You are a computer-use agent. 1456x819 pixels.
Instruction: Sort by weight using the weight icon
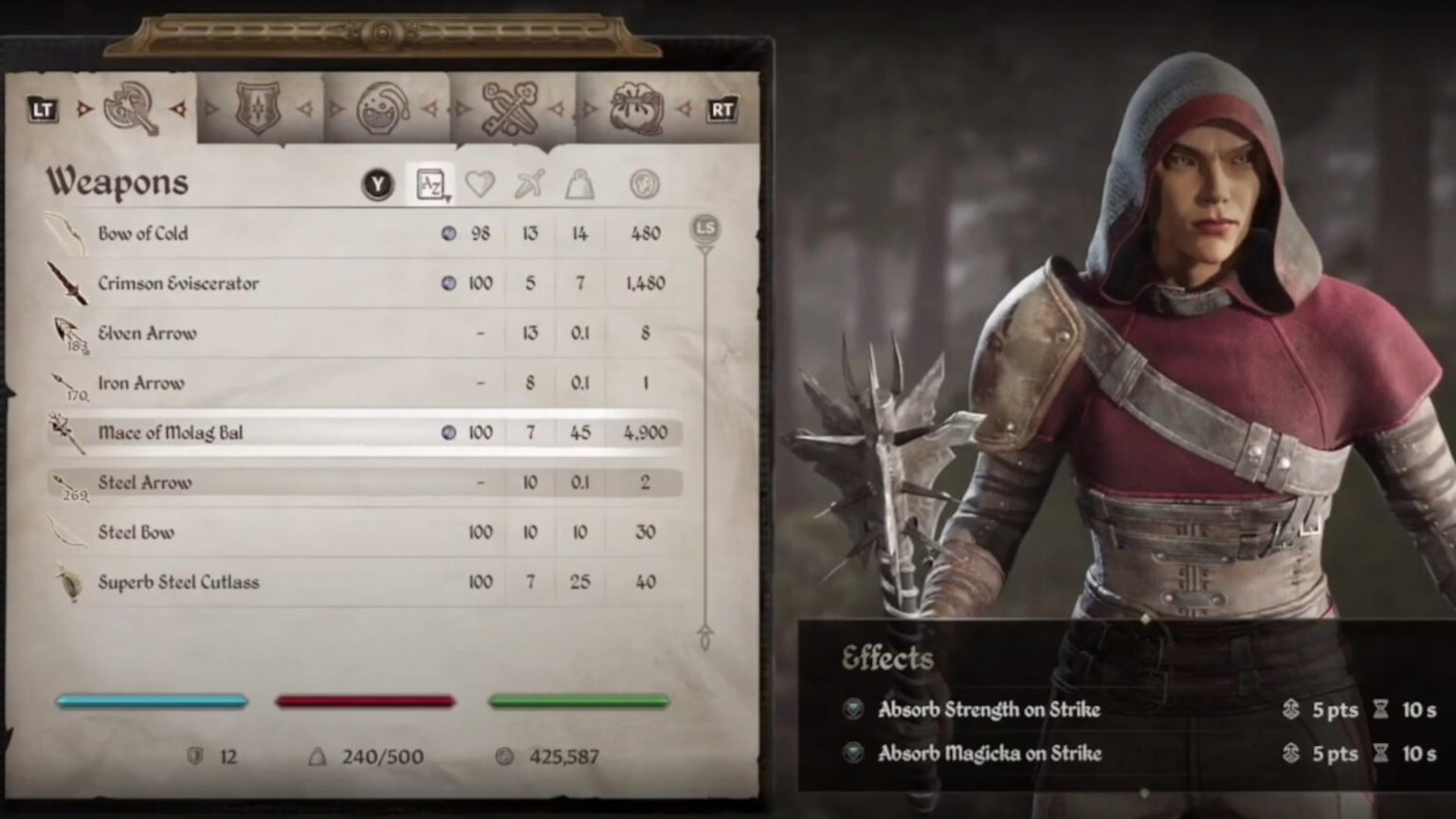pos(581,184)
